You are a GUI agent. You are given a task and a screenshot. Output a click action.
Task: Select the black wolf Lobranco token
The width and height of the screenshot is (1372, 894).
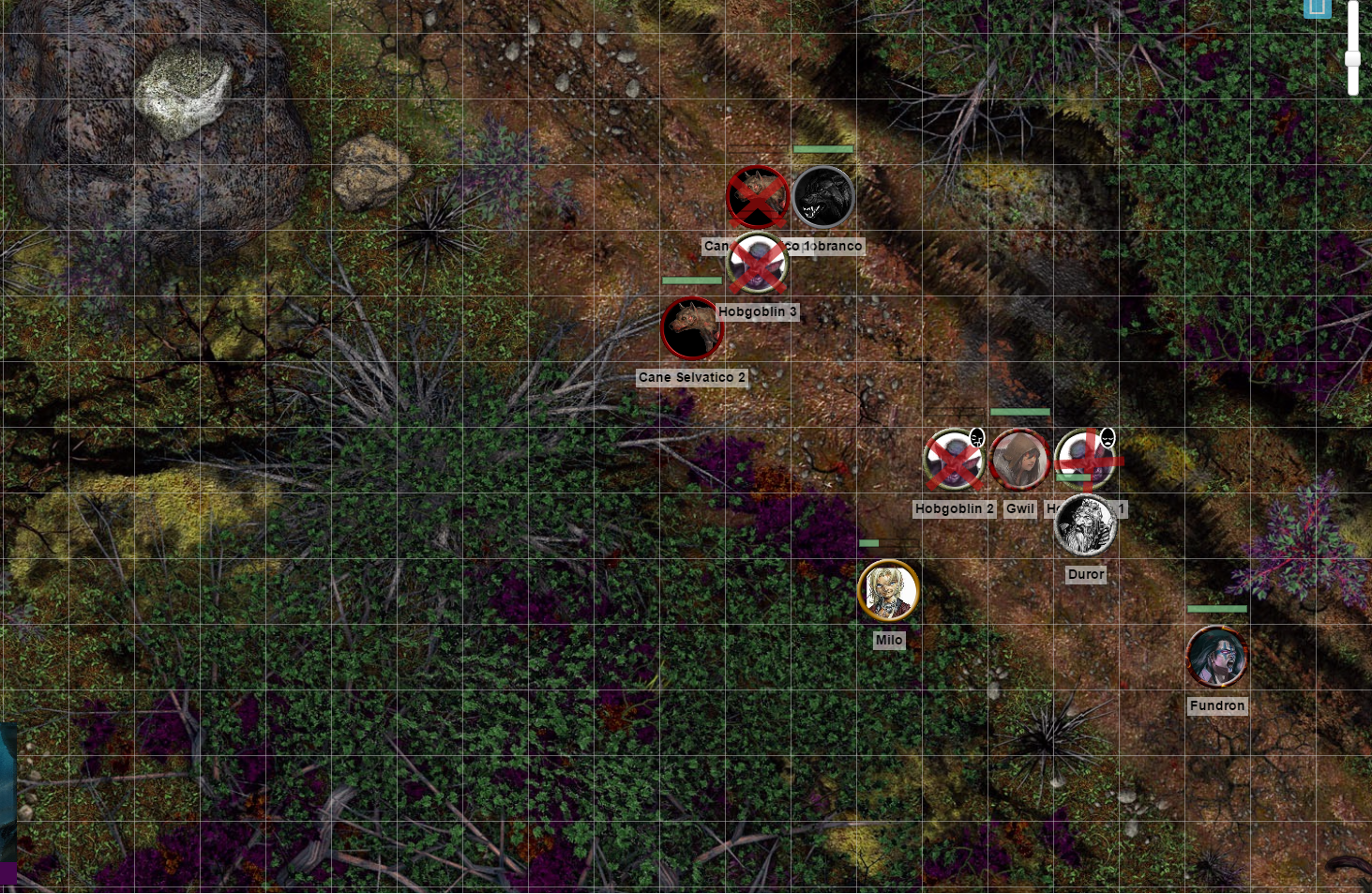(x=823, y=197)
